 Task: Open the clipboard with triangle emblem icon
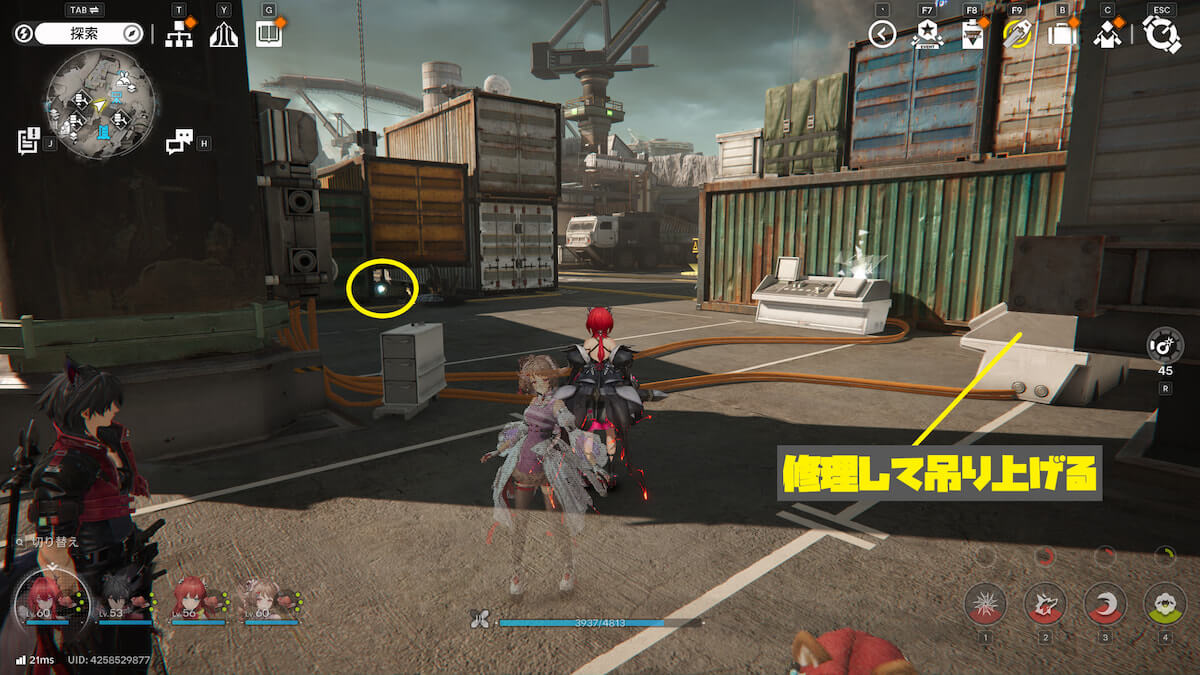tap(971, 35)
